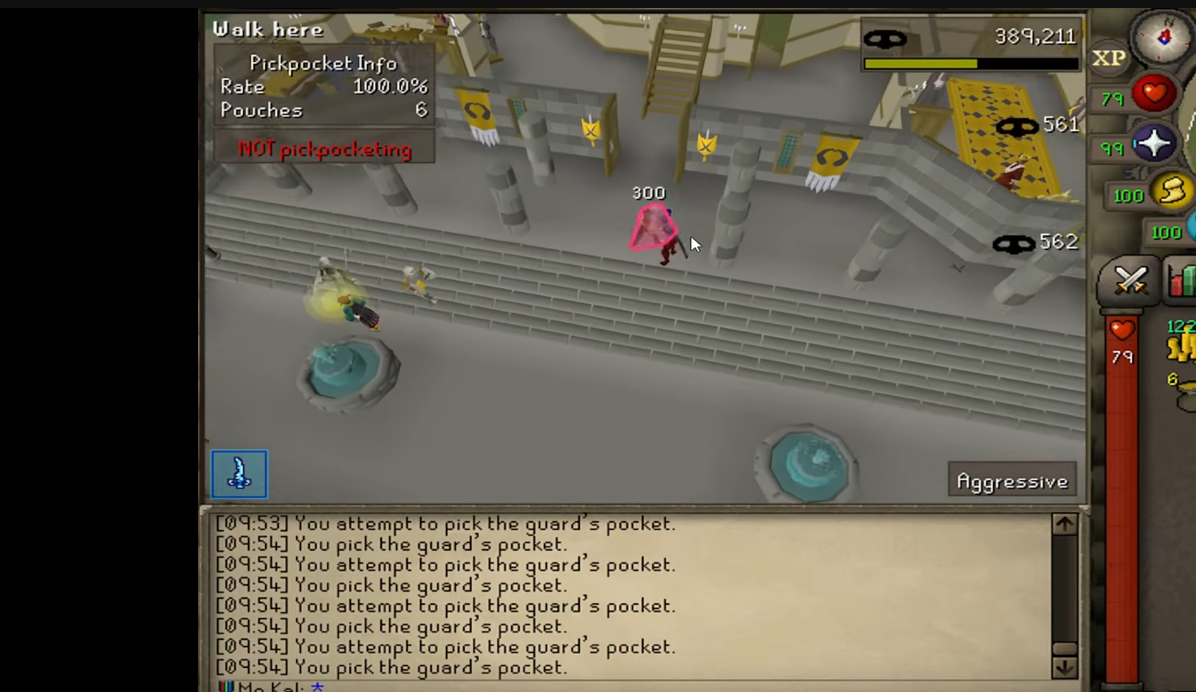
Task: Select the blue dagger icon box
Action: (239, 474)
